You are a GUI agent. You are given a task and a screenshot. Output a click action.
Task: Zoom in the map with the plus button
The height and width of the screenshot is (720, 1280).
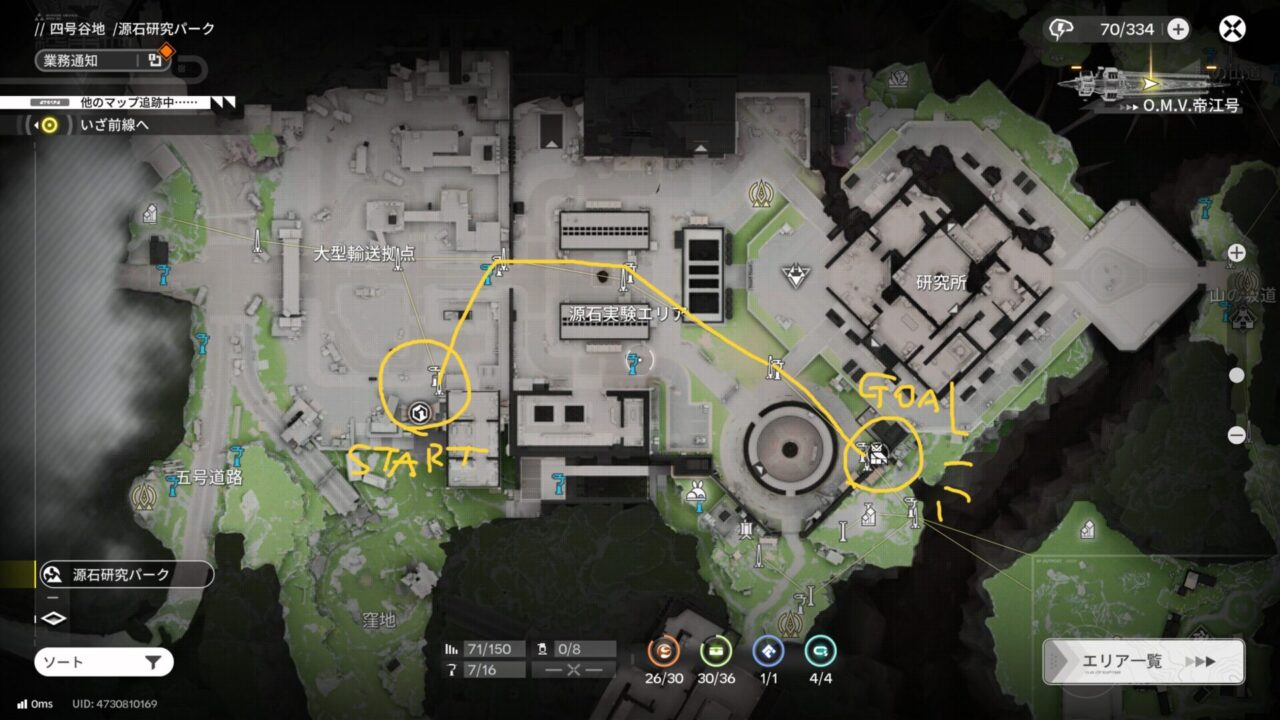(1237, 252)
